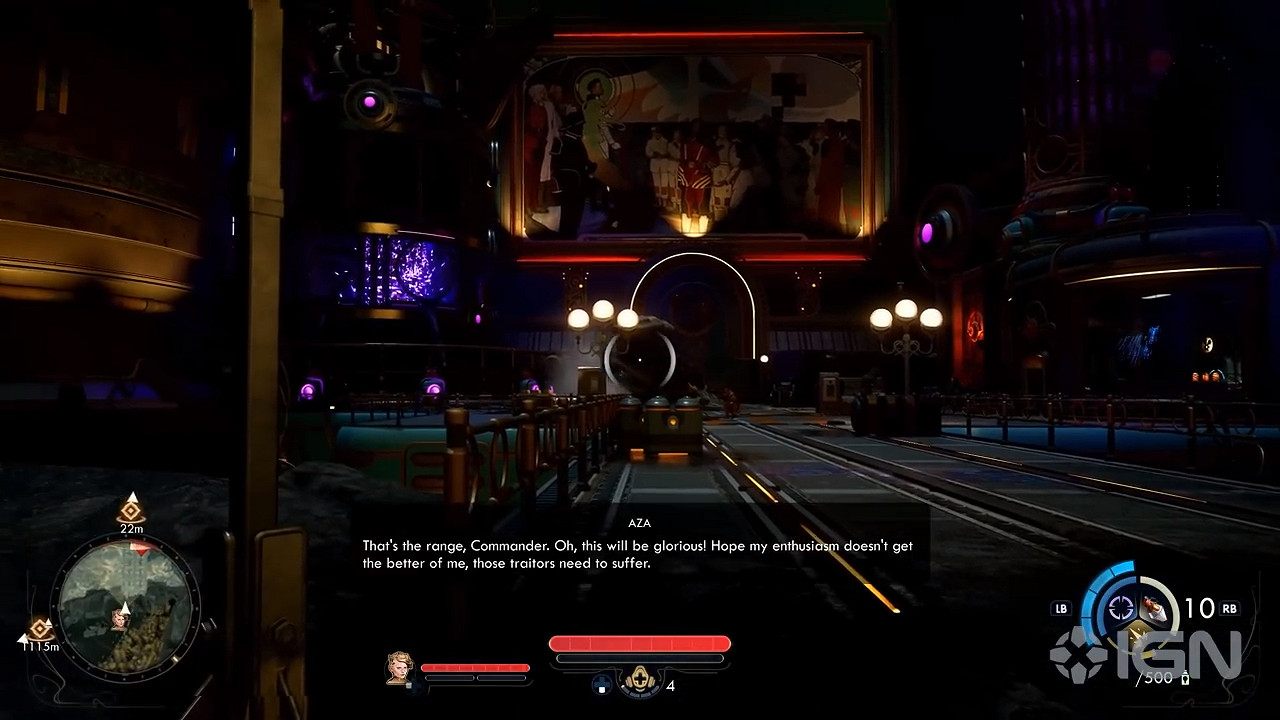Toggle the cube indicator under the companion portrait
The height and width of the screenshot is (720, 1280).
(x=408, y=685)
